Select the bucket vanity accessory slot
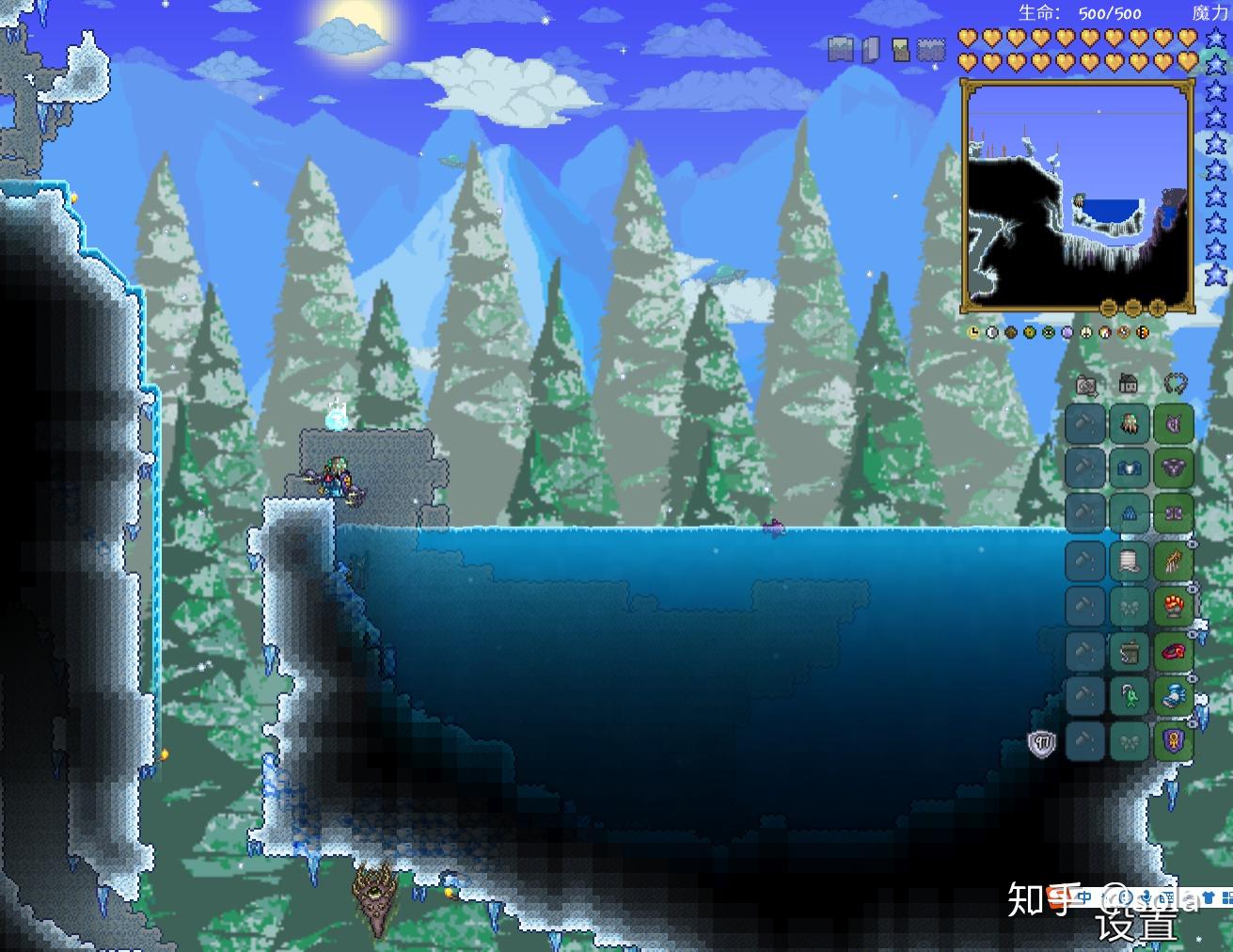1233x952 pixels. 1129,651
